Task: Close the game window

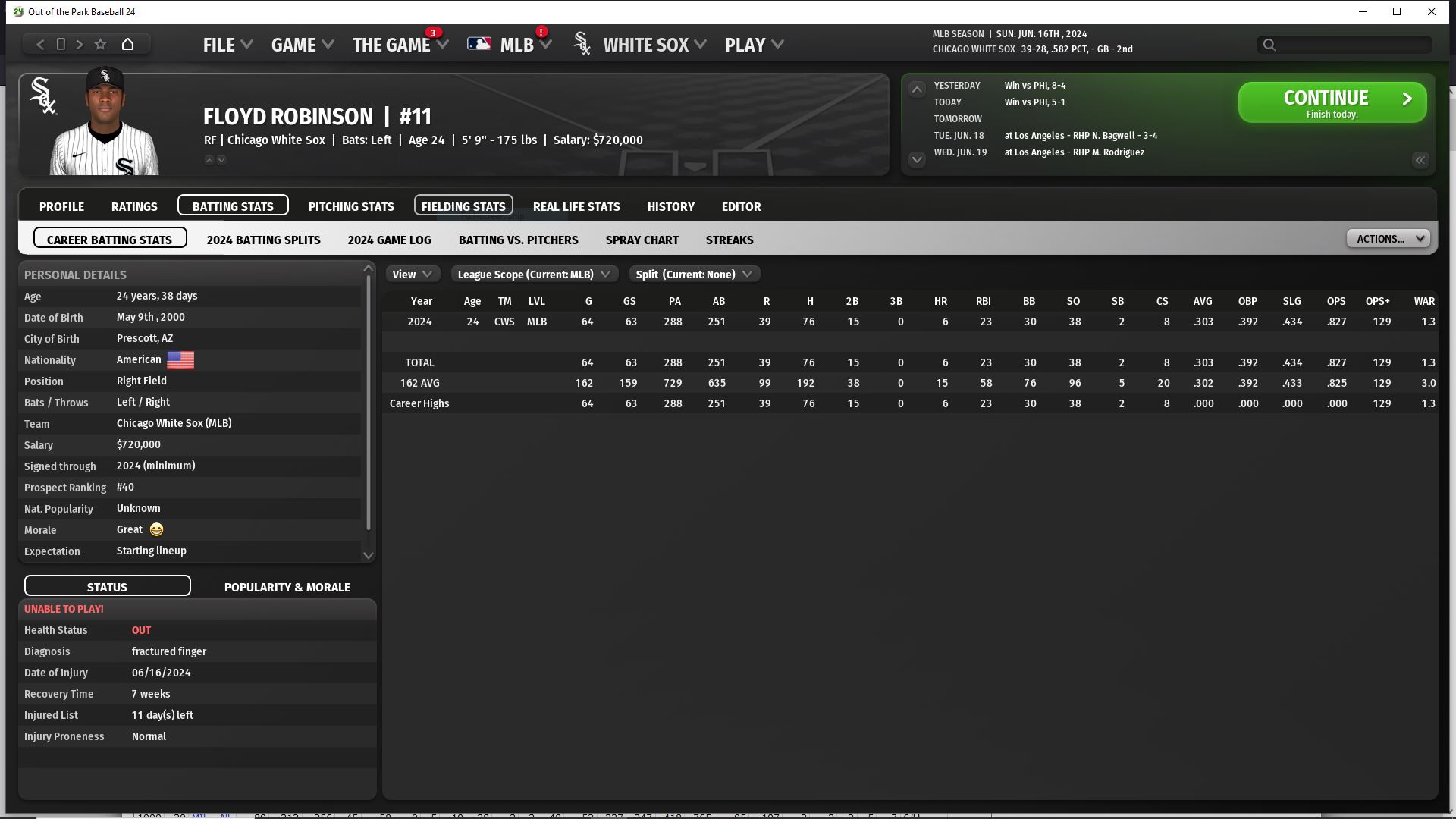Action: tap(1431, 11)
